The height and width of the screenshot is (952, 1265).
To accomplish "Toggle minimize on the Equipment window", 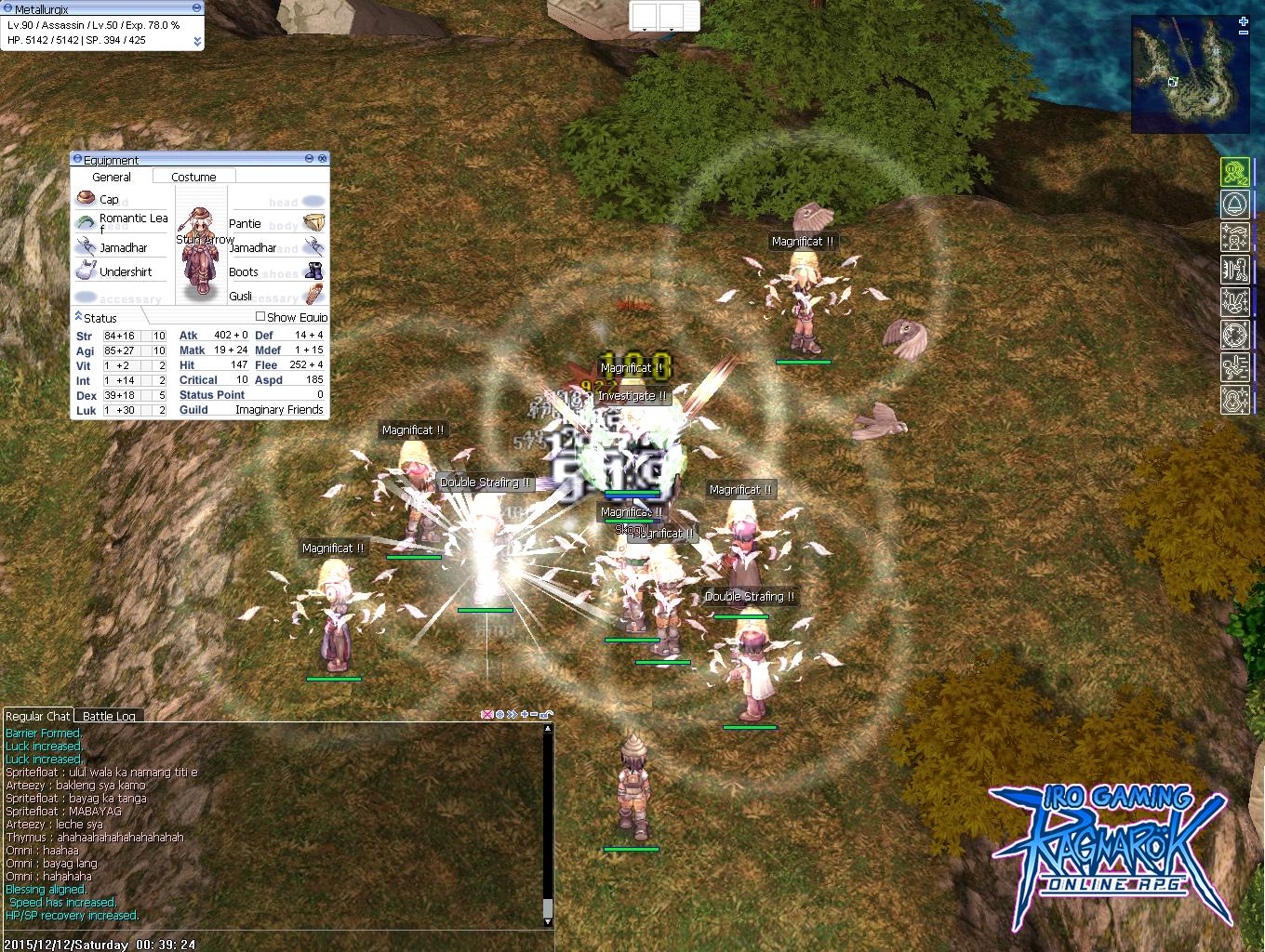I will coord(308,159).
